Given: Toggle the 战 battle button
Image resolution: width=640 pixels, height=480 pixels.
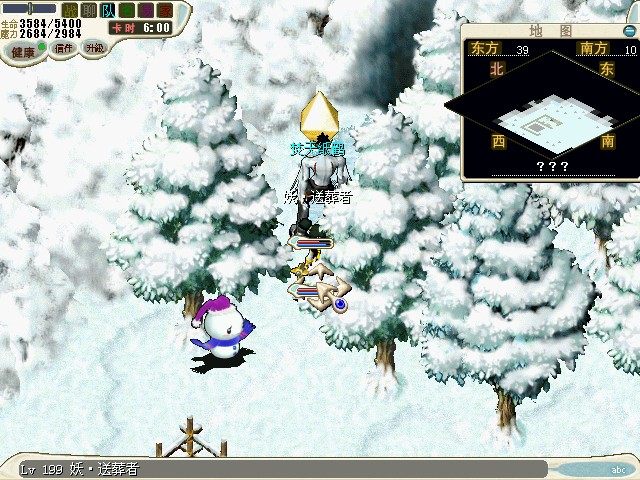Looking at the screenshot, I should 70,10.
